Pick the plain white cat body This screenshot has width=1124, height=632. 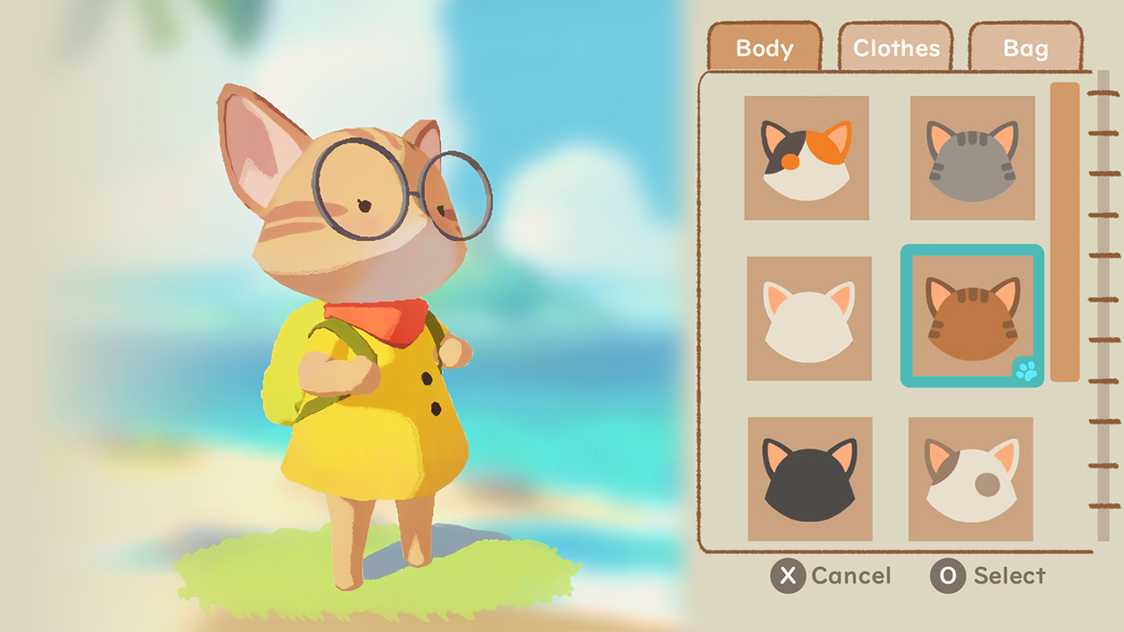pyautogui.click(x=809, y=318)
